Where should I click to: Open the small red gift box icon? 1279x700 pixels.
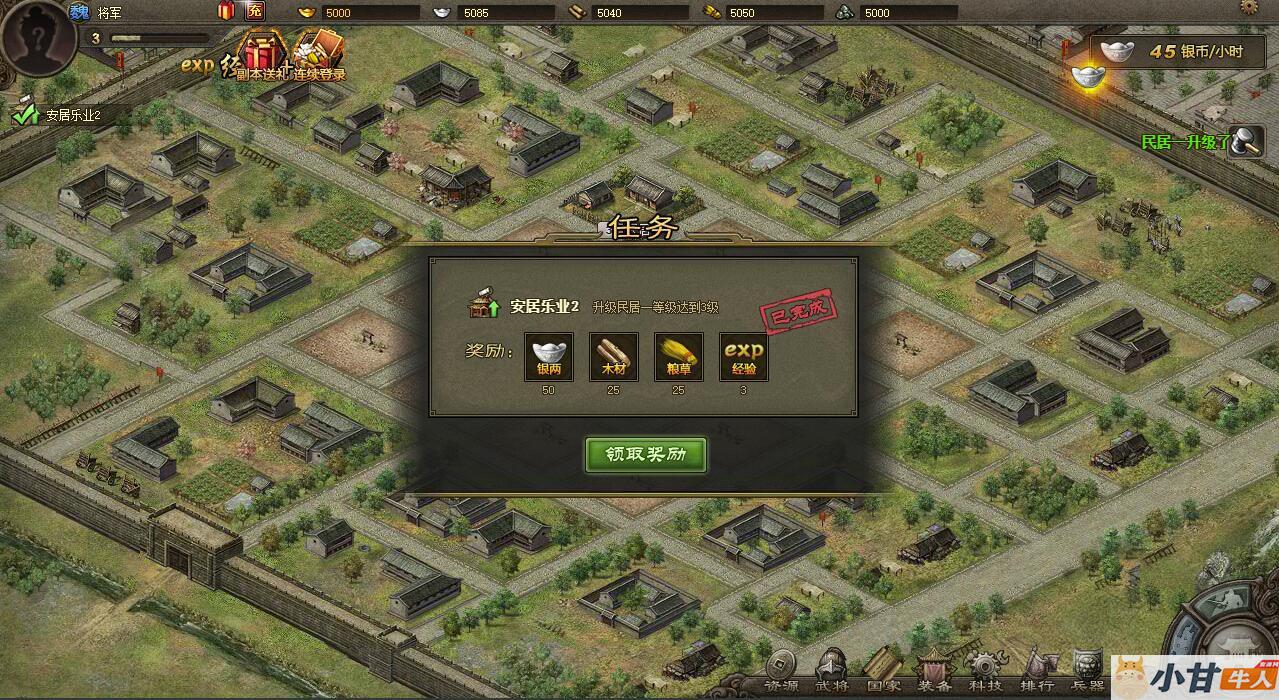[225, 12]
